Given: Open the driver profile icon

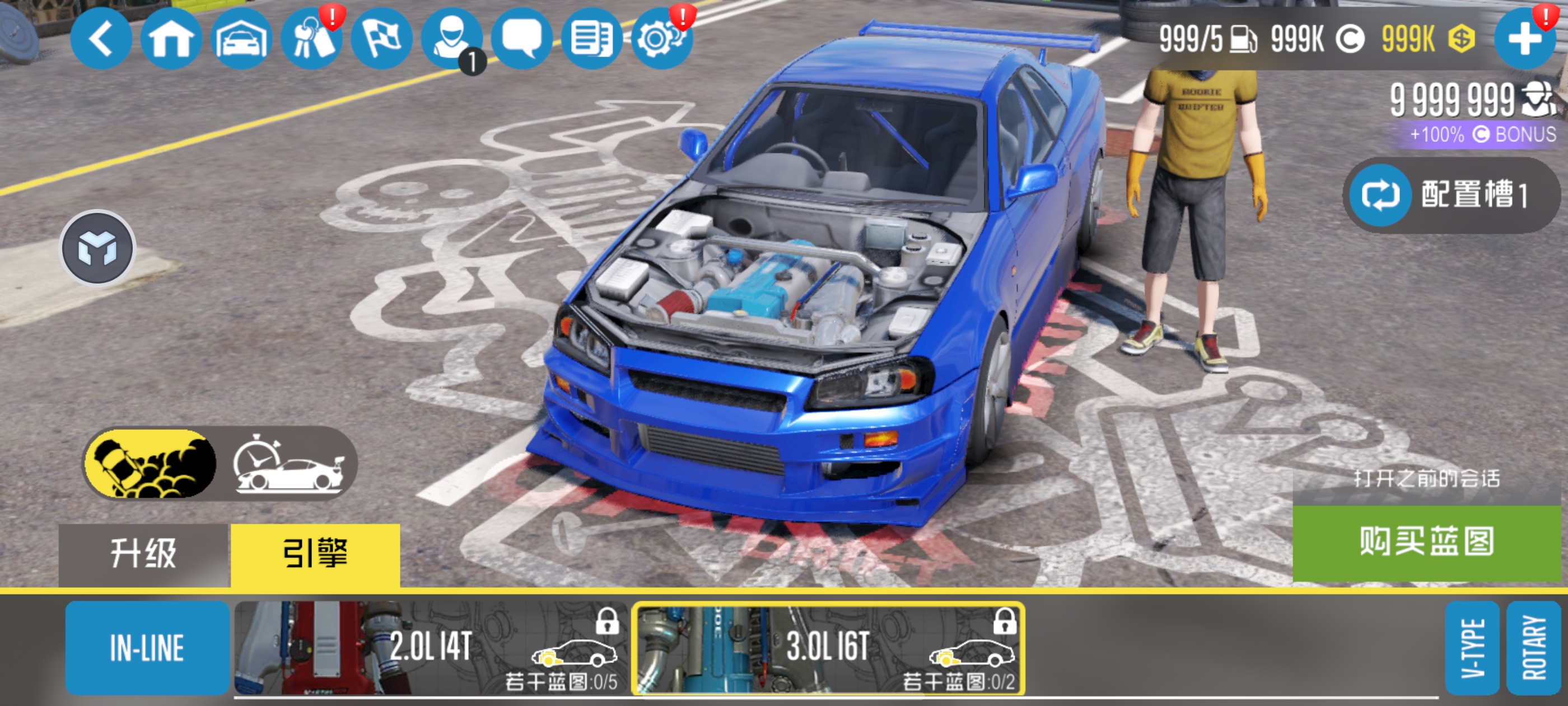Looking at the screenshot, I should 452,39.
